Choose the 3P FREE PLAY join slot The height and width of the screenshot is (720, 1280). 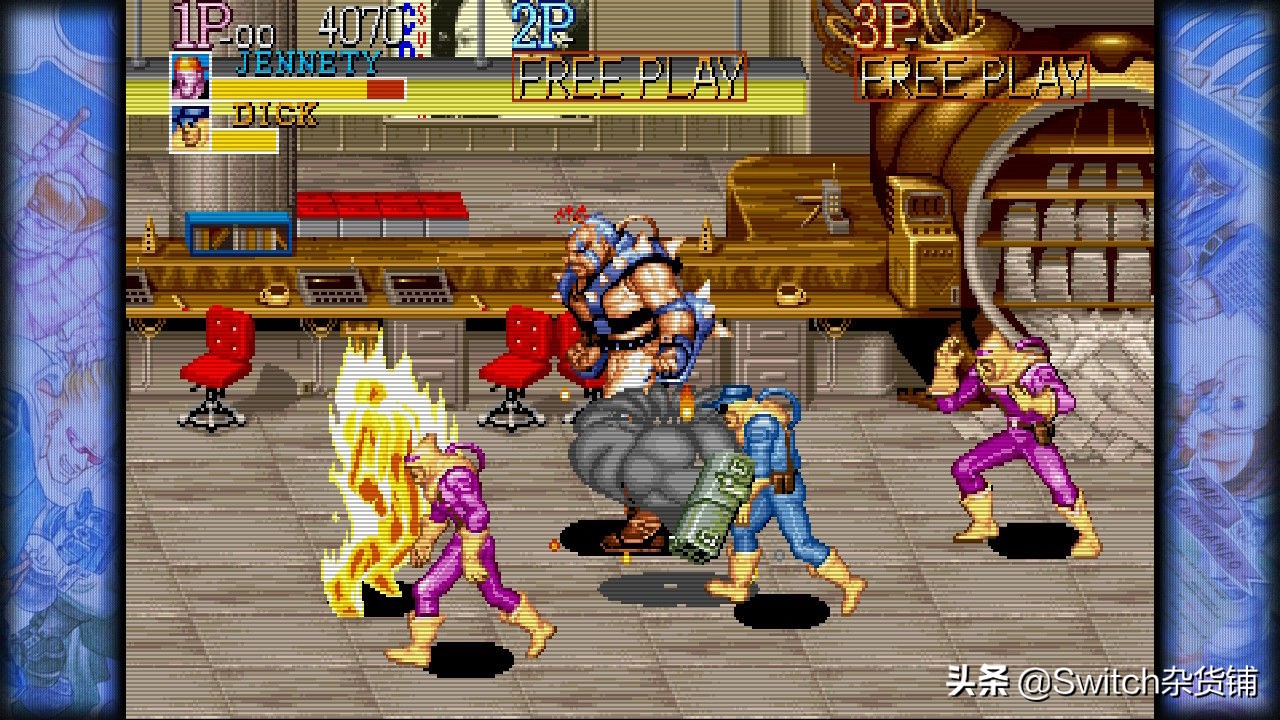[972, 77]
